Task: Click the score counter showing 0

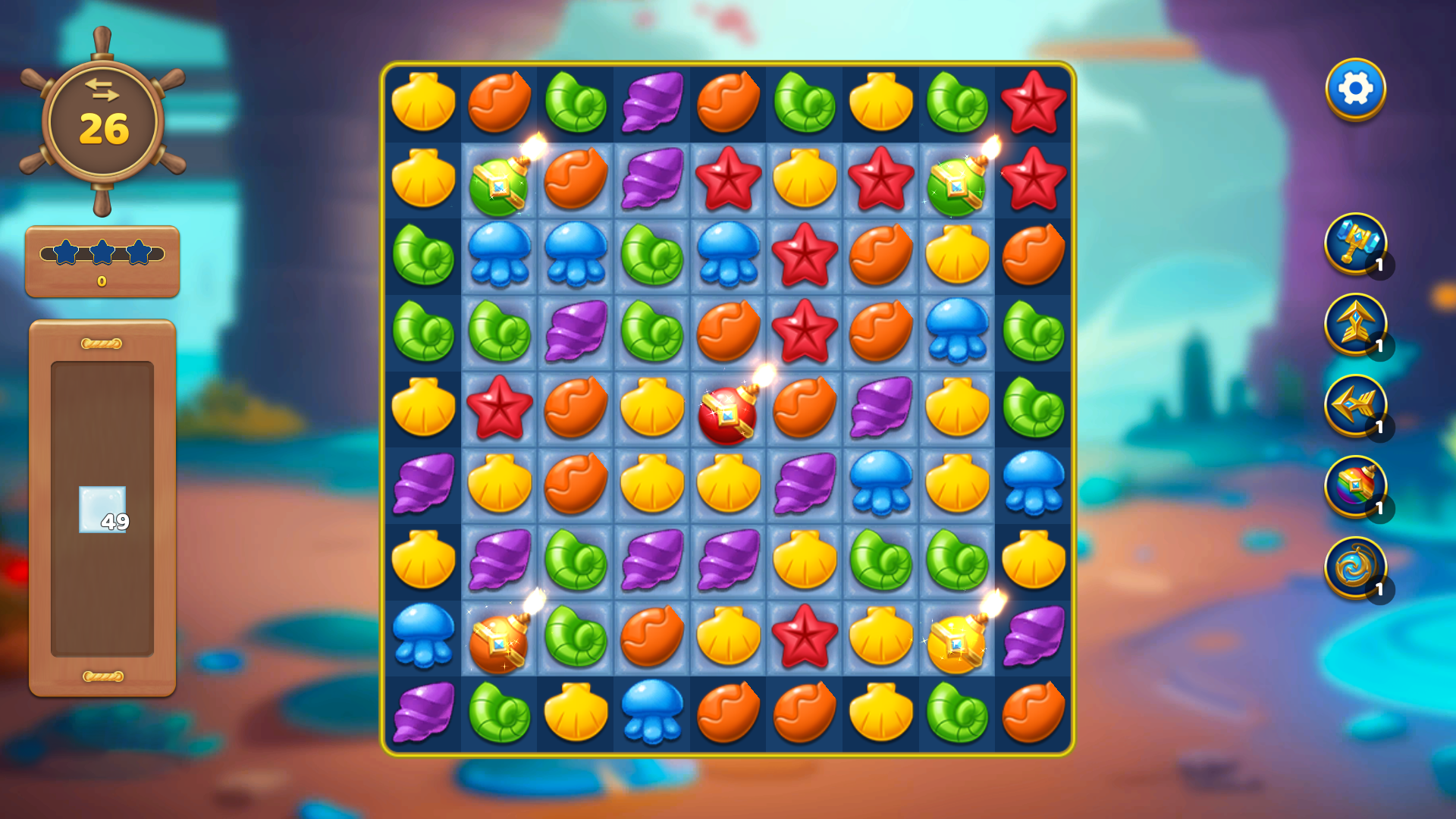Action: tap(102, 281)
